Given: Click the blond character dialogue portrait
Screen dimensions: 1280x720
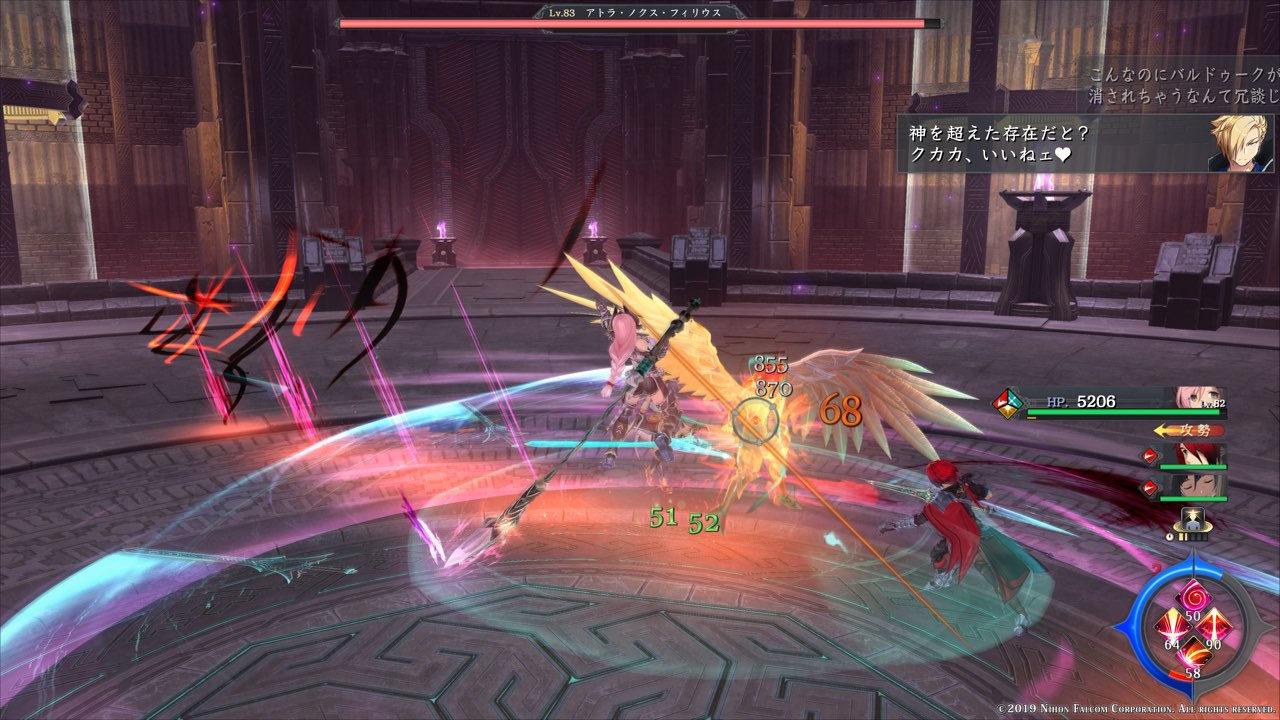Looking at the screenshot, I should 1240,143.
